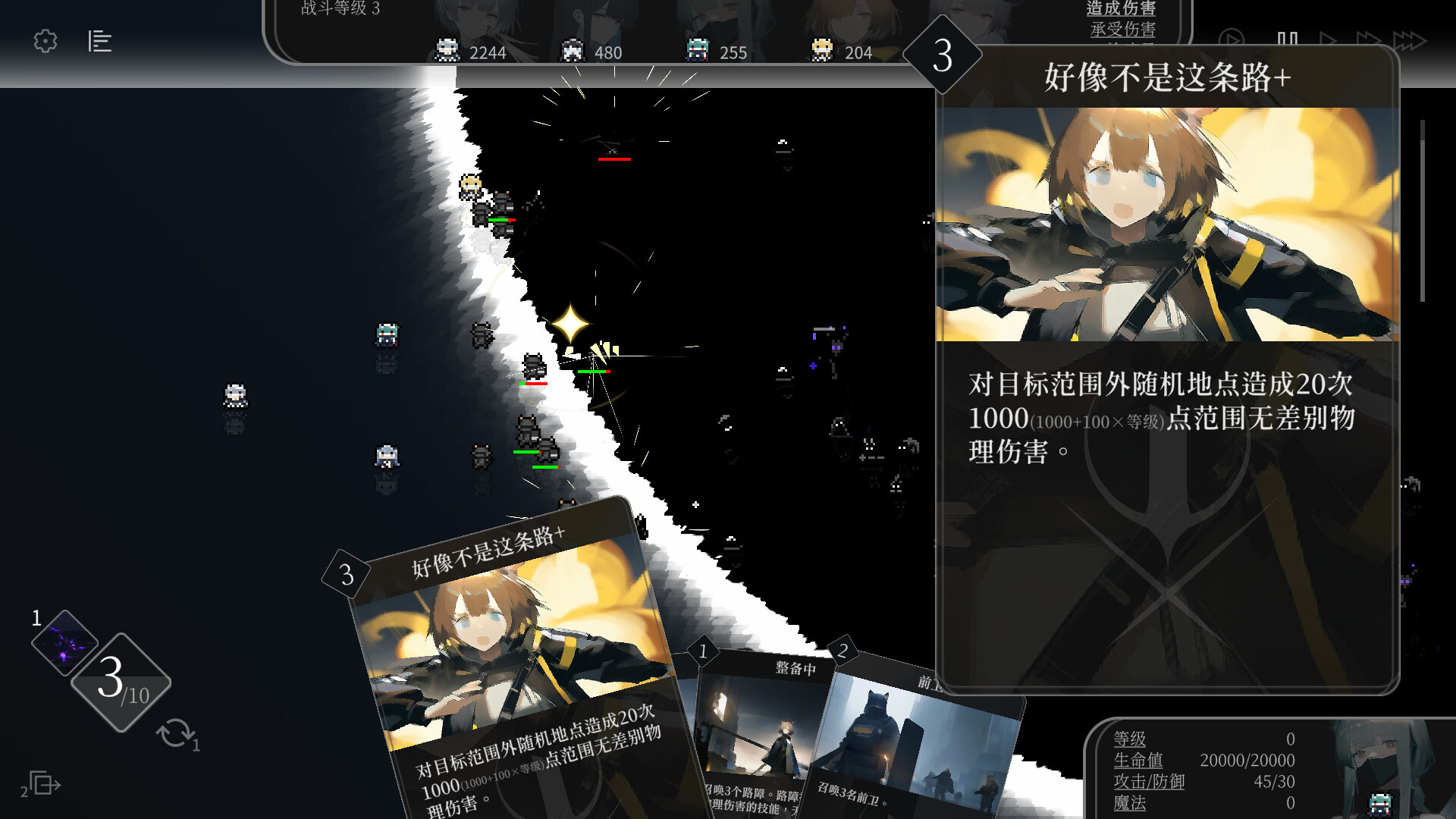
Task: Open the settings gear menu
Action: pos(45,42)
